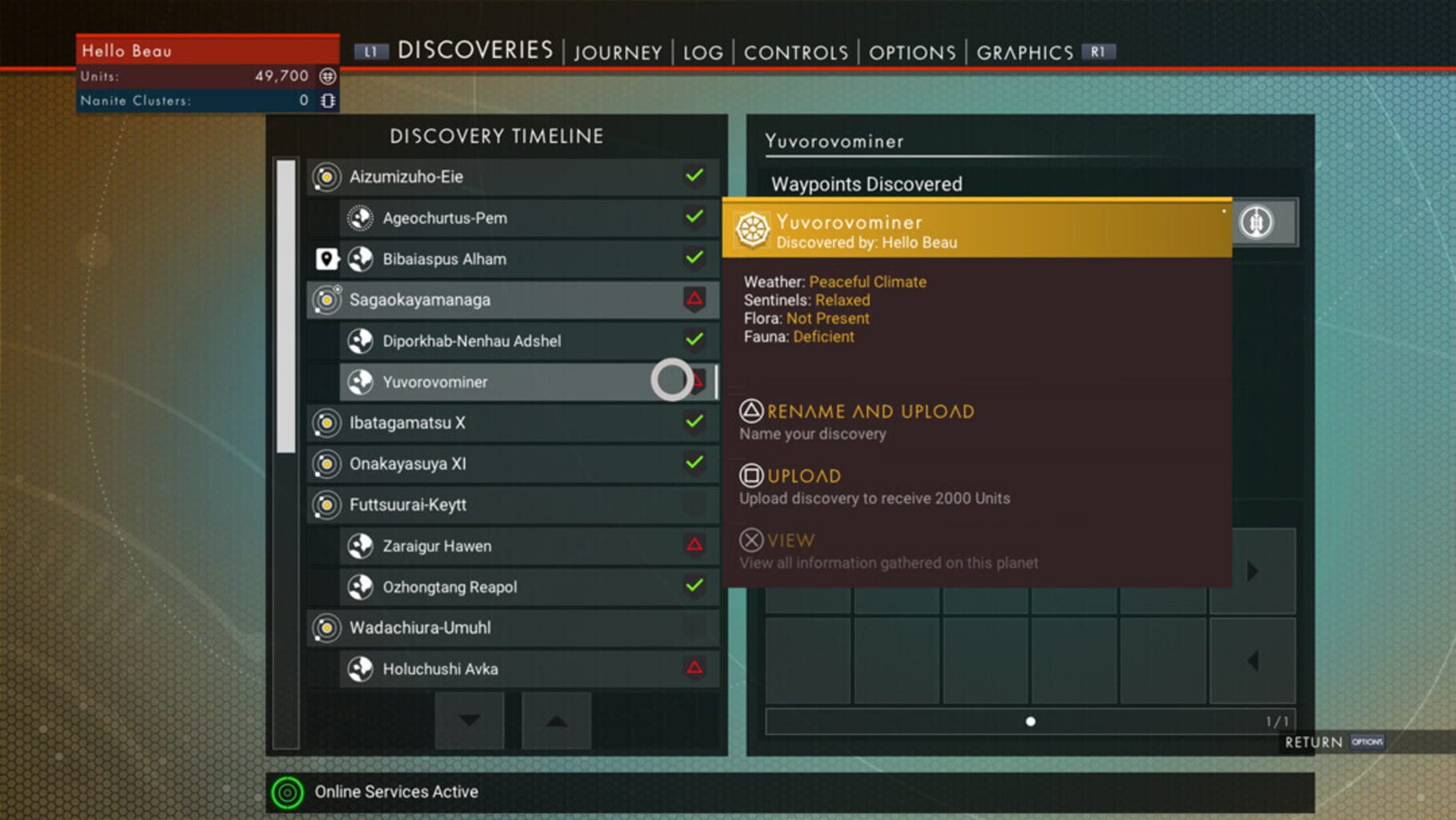Click the planet icon next to Ageochurtus-Pem

tap(362, 218)
